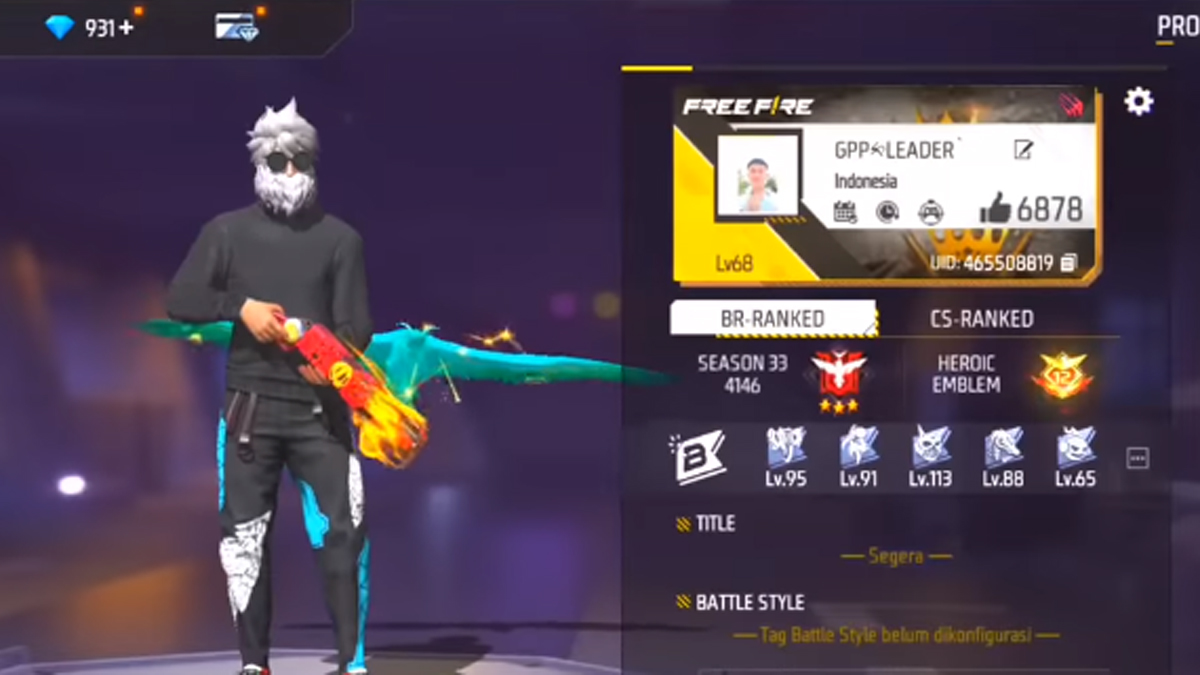Screen dimensions: 1200x675
Task: Open the profile settings gear
Action: click(x=1138, y=101)
